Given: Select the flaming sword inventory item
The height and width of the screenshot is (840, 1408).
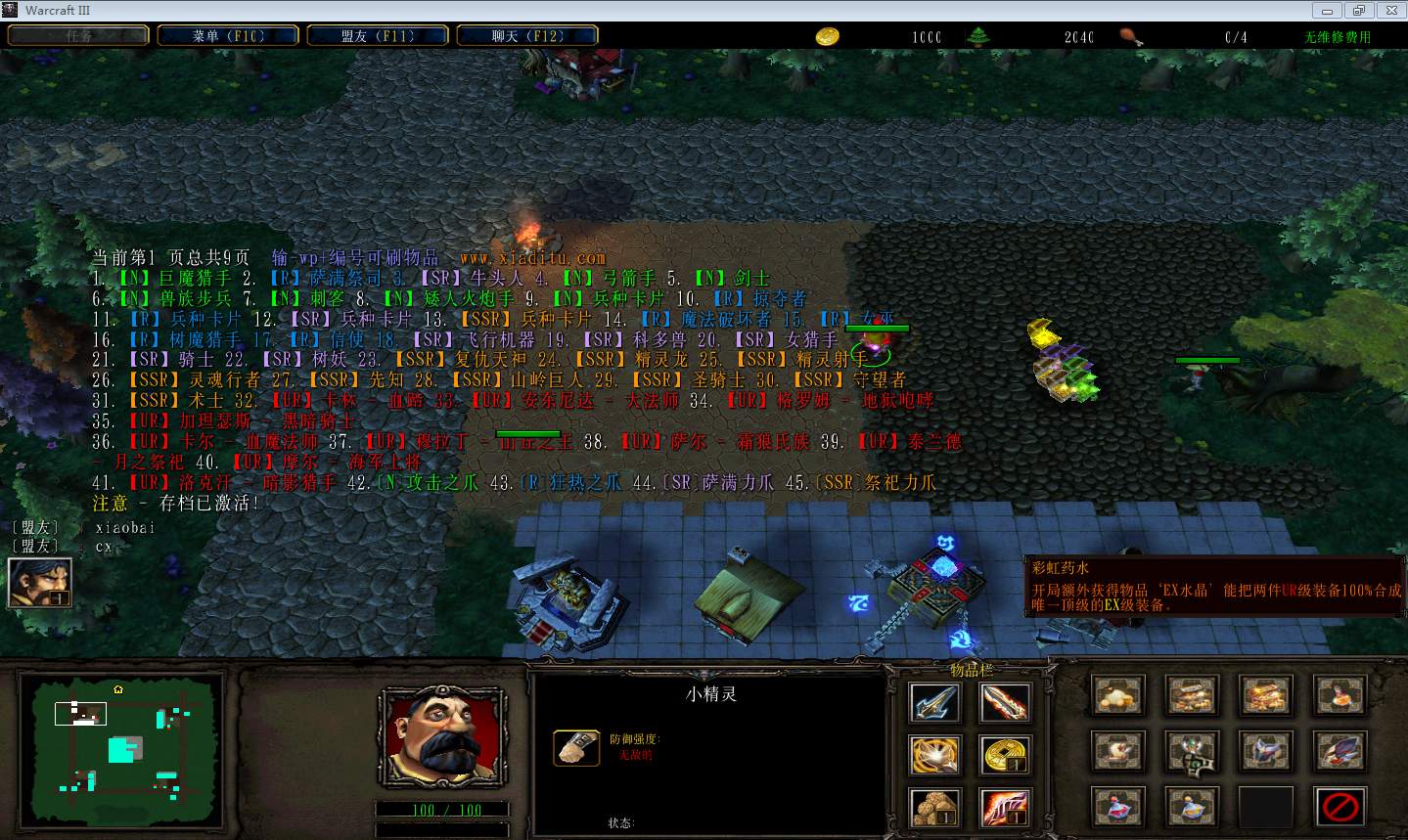Looking at the screenshot, I should (1005, 702).
